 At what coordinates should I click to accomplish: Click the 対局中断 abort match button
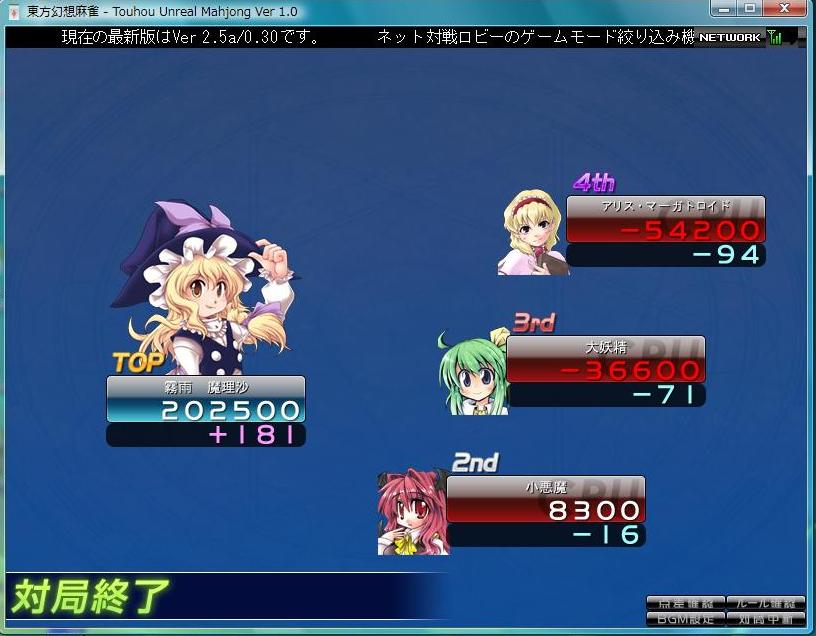point(765,618)
